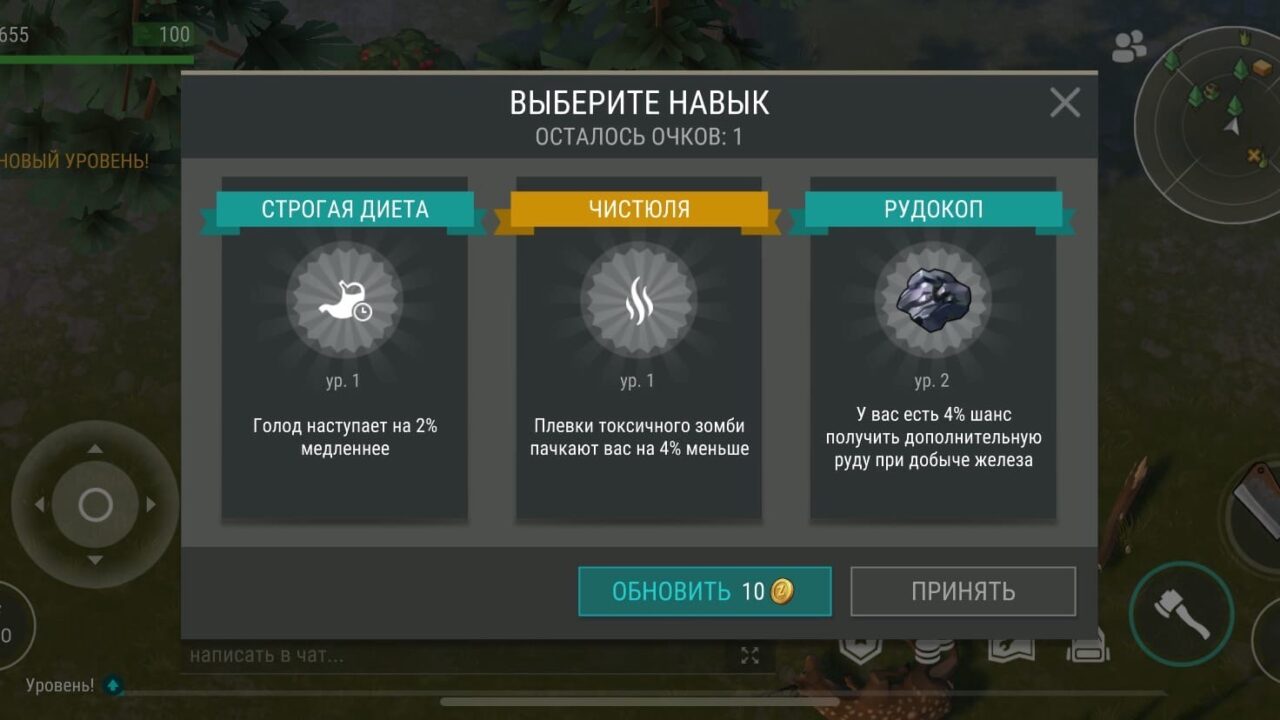Tap the axe attack button
The height and width of the screenshot is (720, 1280).
click(x=1182, y=614)
